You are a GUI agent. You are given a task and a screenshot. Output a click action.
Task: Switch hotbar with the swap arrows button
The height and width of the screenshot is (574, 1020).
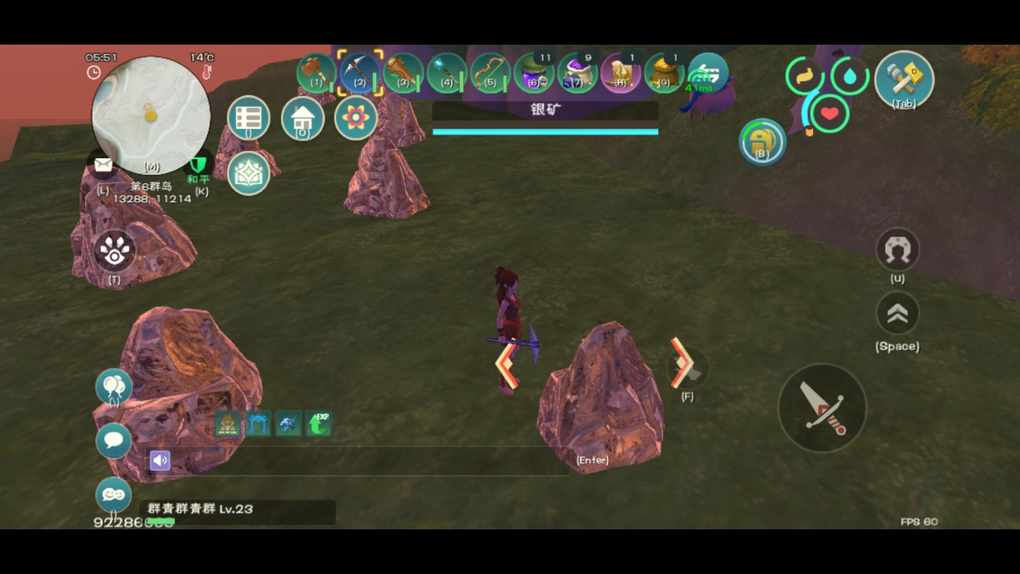(708, 72)
